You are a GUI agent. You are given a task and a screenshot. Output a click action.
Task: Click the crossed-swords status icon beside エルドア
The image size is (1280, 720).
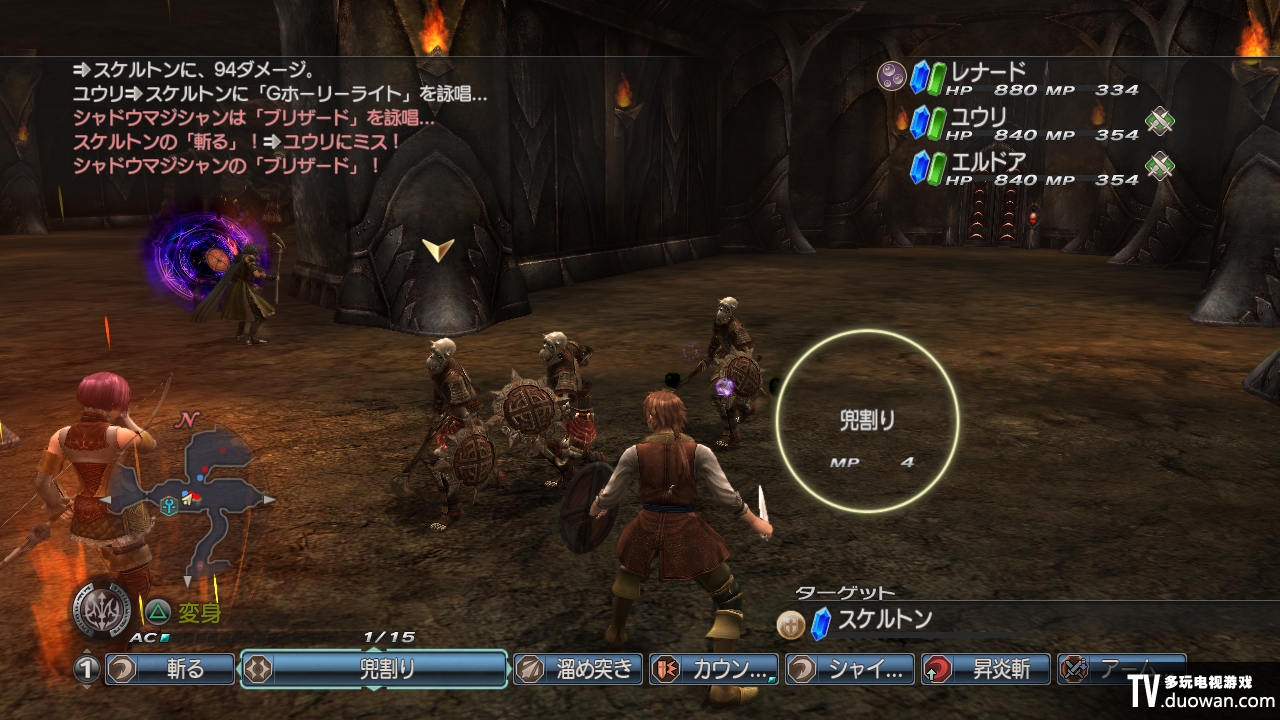[x=1160, y=167]
